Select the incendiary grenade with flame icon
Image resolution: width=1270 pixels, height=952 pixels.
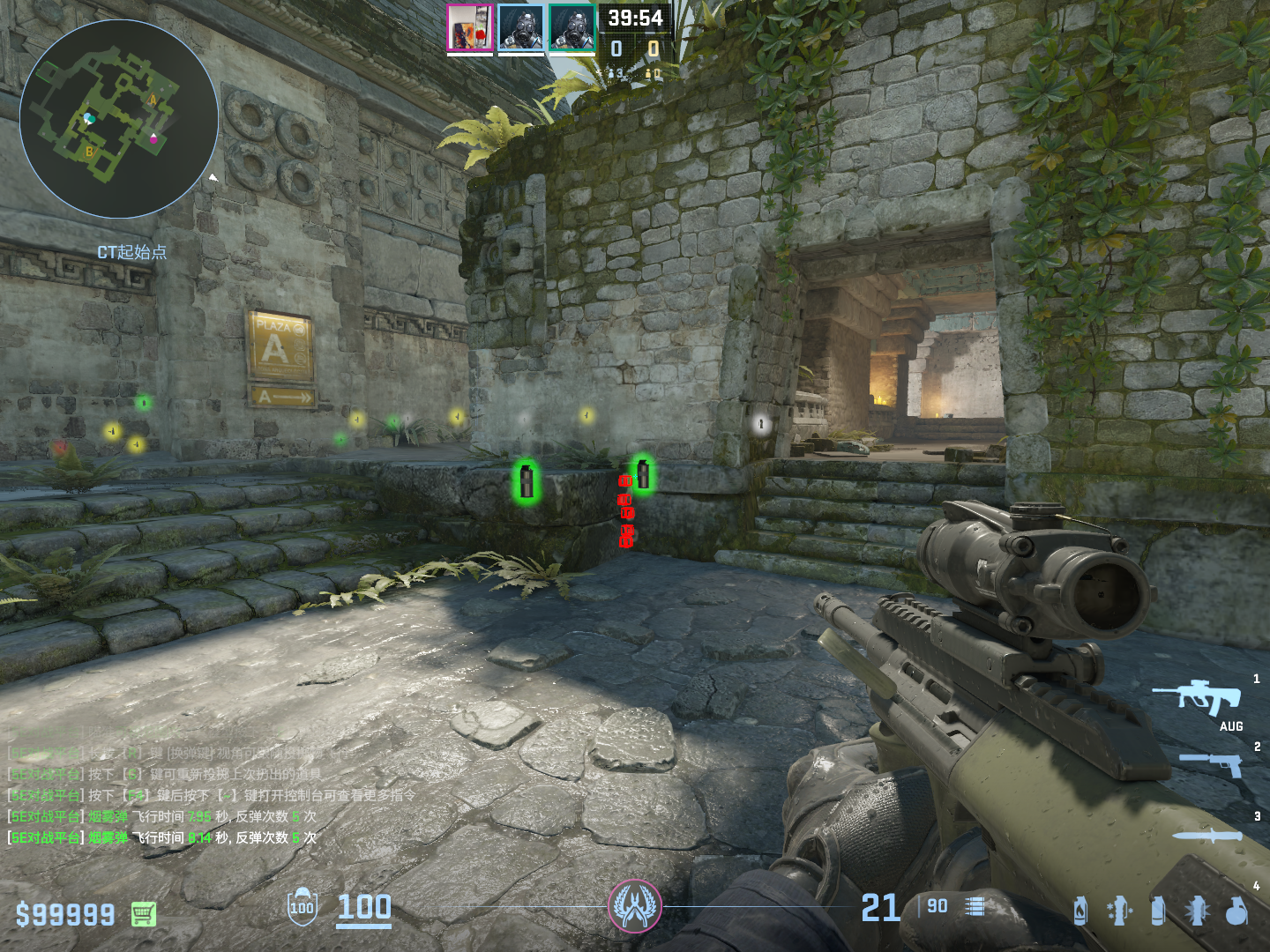[1080, 911]
